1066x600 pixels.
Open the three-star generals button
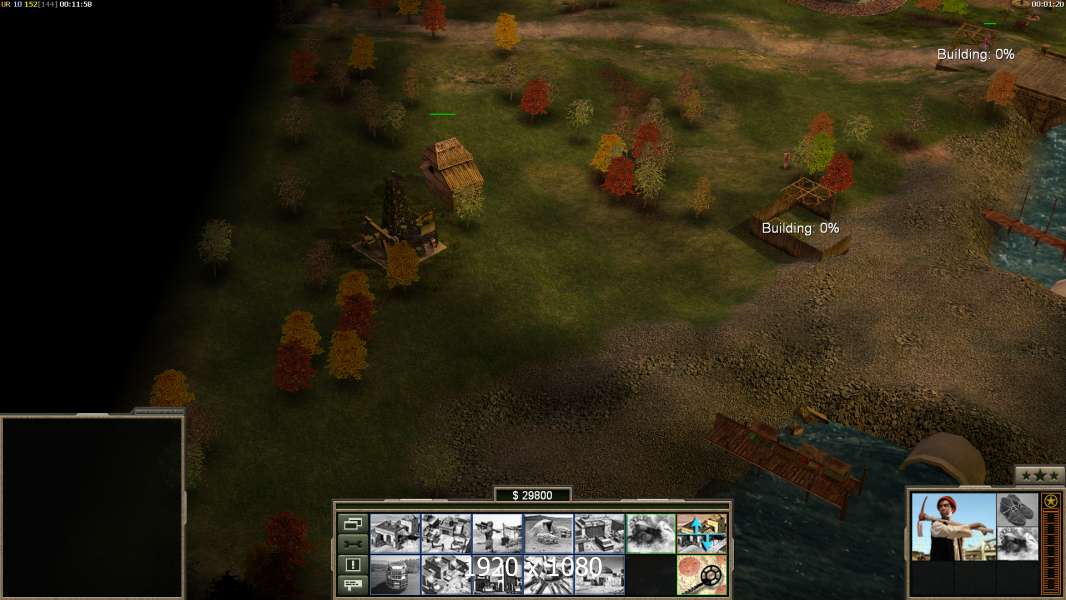pos(1039,475)
